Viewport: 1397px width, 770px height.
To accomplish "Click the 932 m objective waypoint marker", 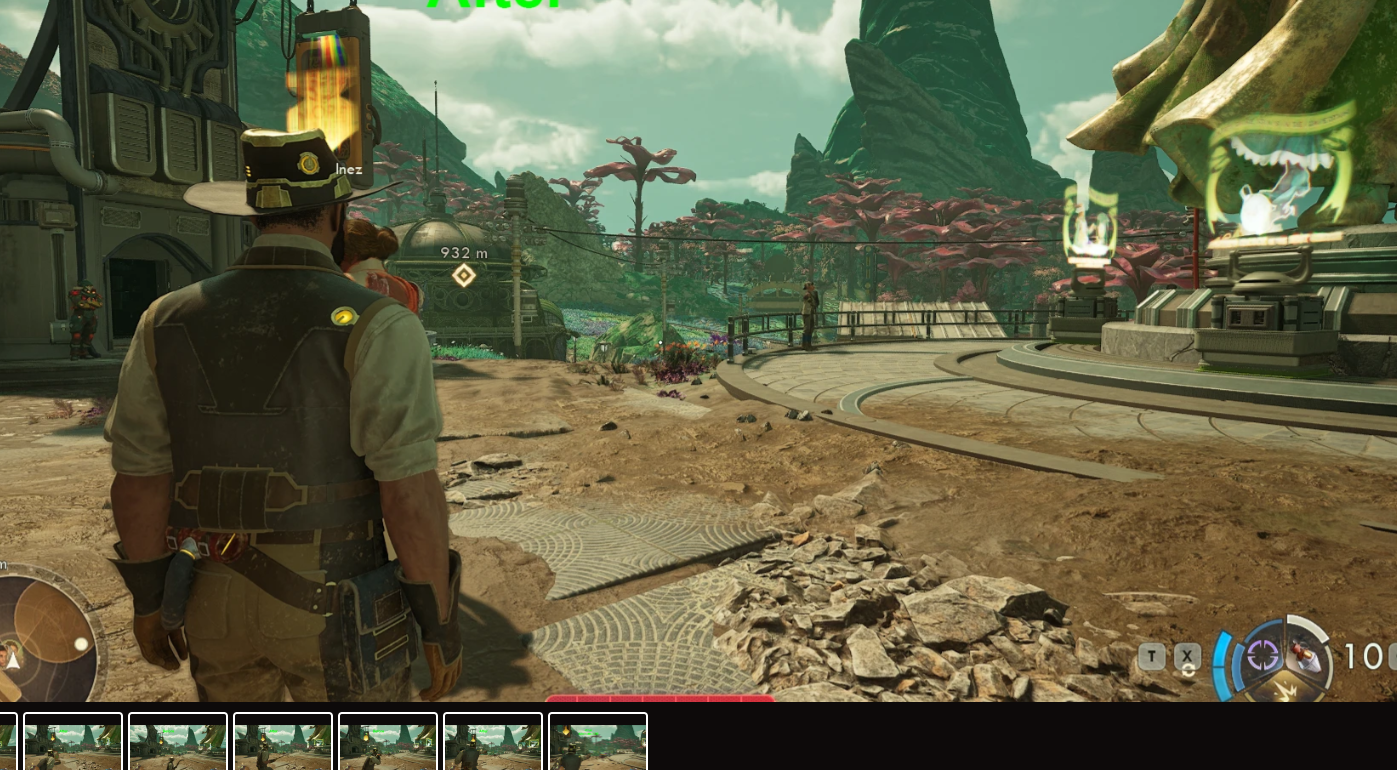I will point(464,275).
